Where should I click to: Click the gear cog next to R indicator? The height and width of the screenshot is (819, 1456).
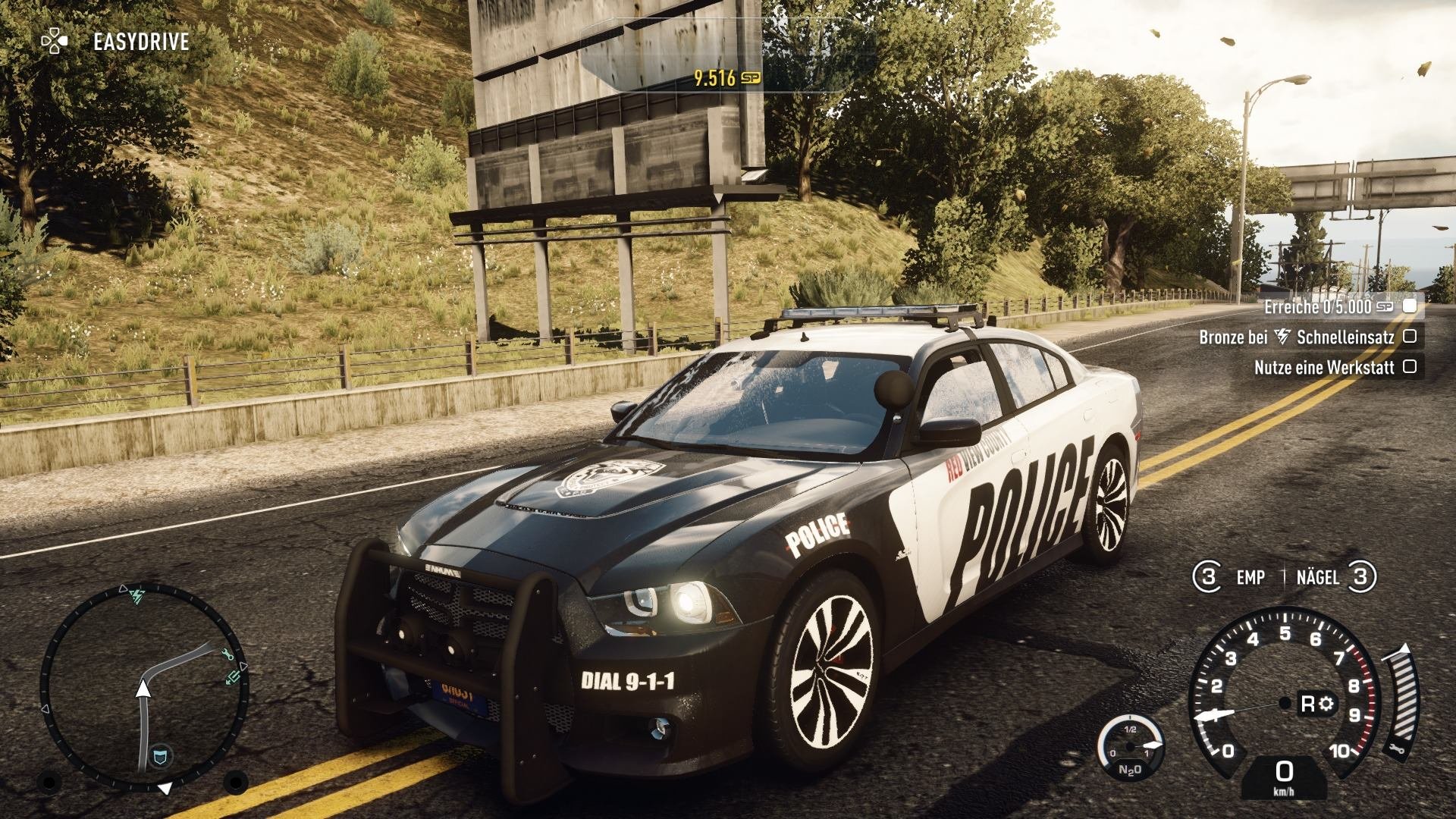point(1326,704)
